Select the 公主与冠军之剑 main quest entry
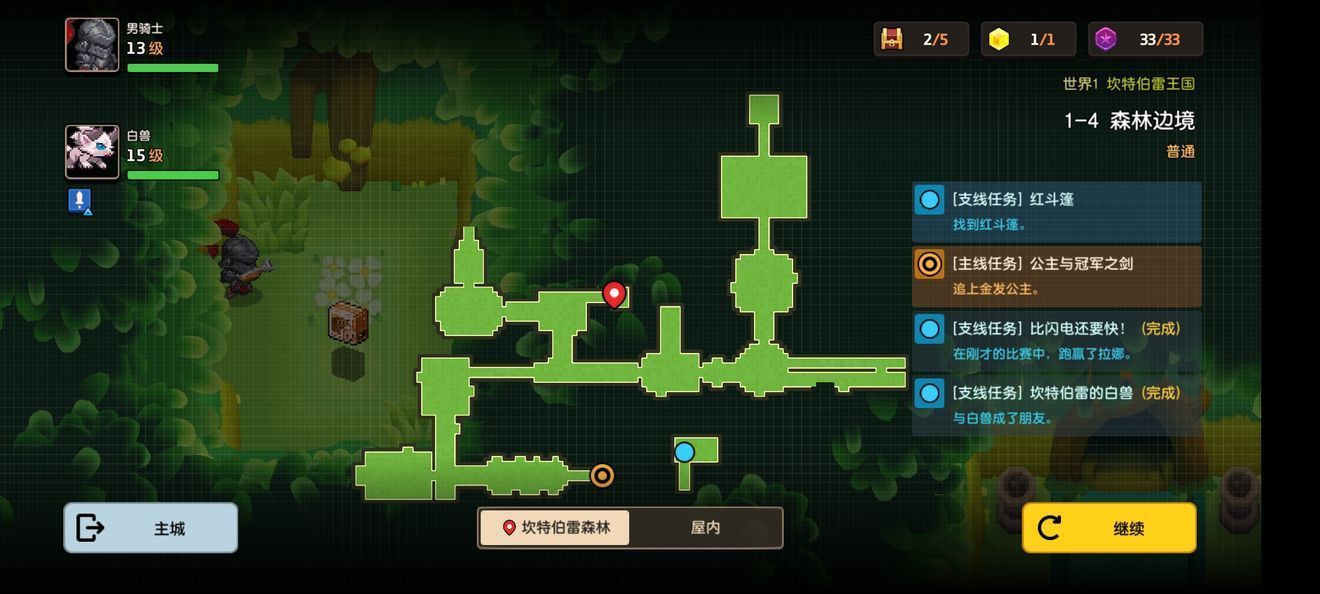The width and height of the screenshot is (1320, 594). click(x=1057, y=276)
